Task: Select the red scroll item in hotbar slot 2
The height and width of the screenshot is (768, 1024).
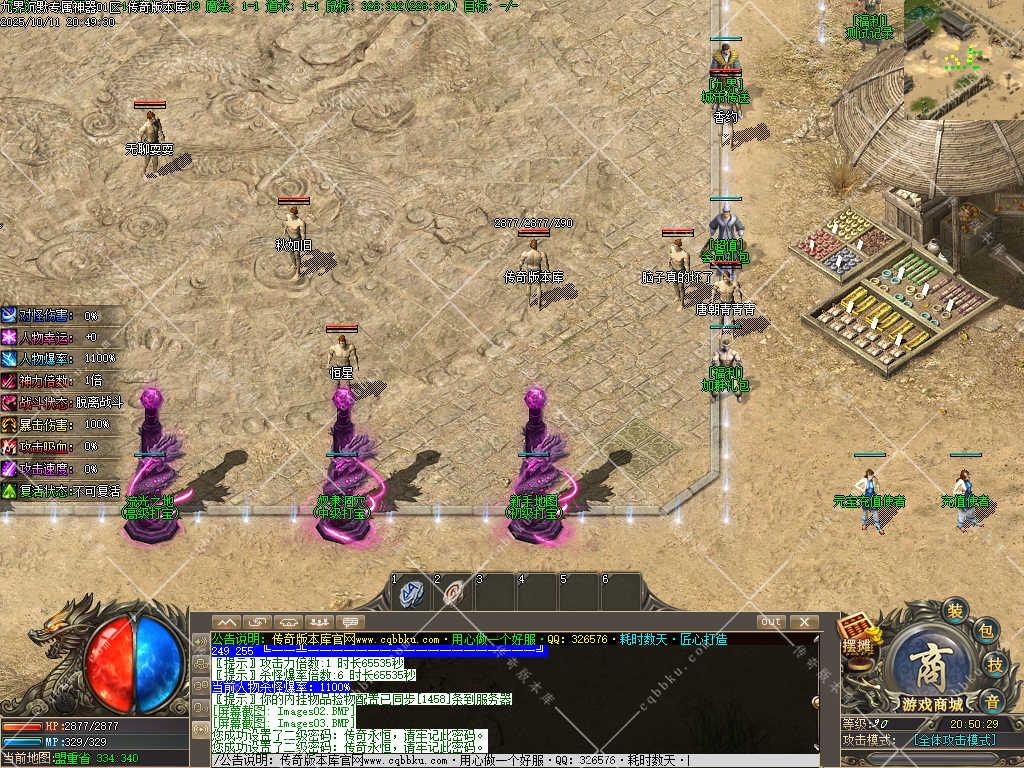Action: (454, 593)
